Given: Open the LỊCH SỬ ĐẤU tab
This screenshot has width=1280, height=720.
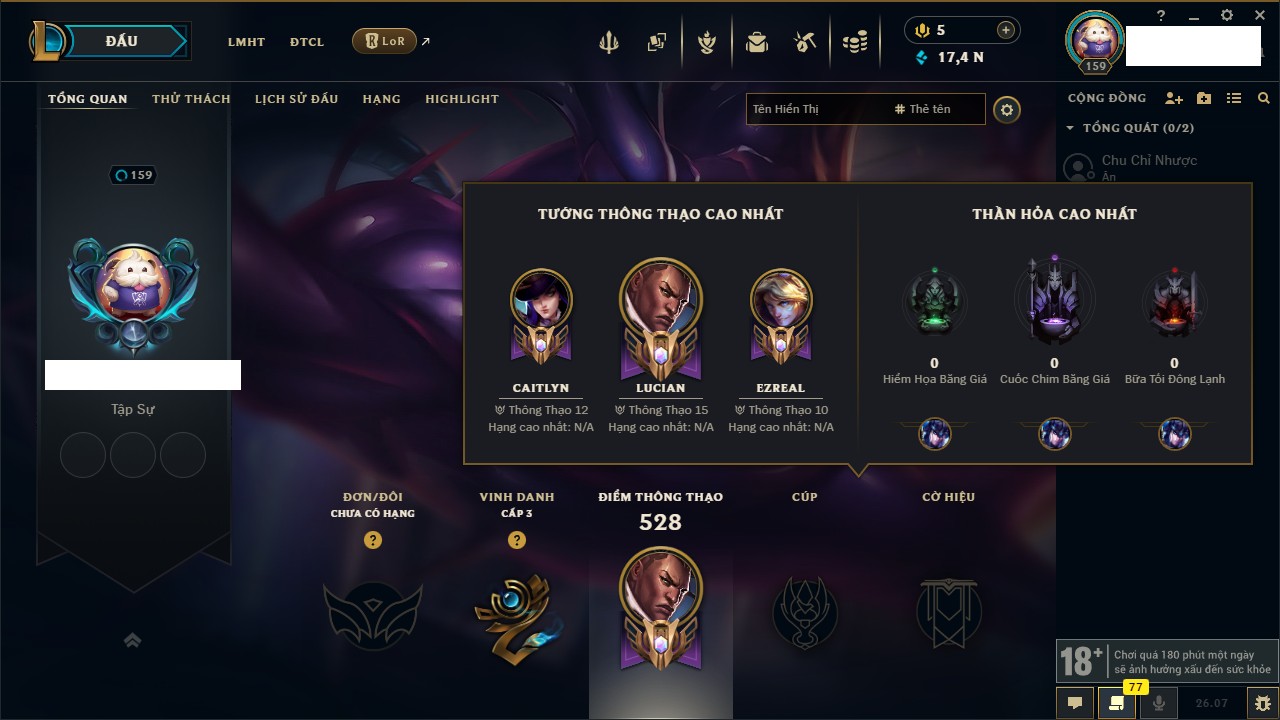Looking at the screenshot, I should pos(296,99).
